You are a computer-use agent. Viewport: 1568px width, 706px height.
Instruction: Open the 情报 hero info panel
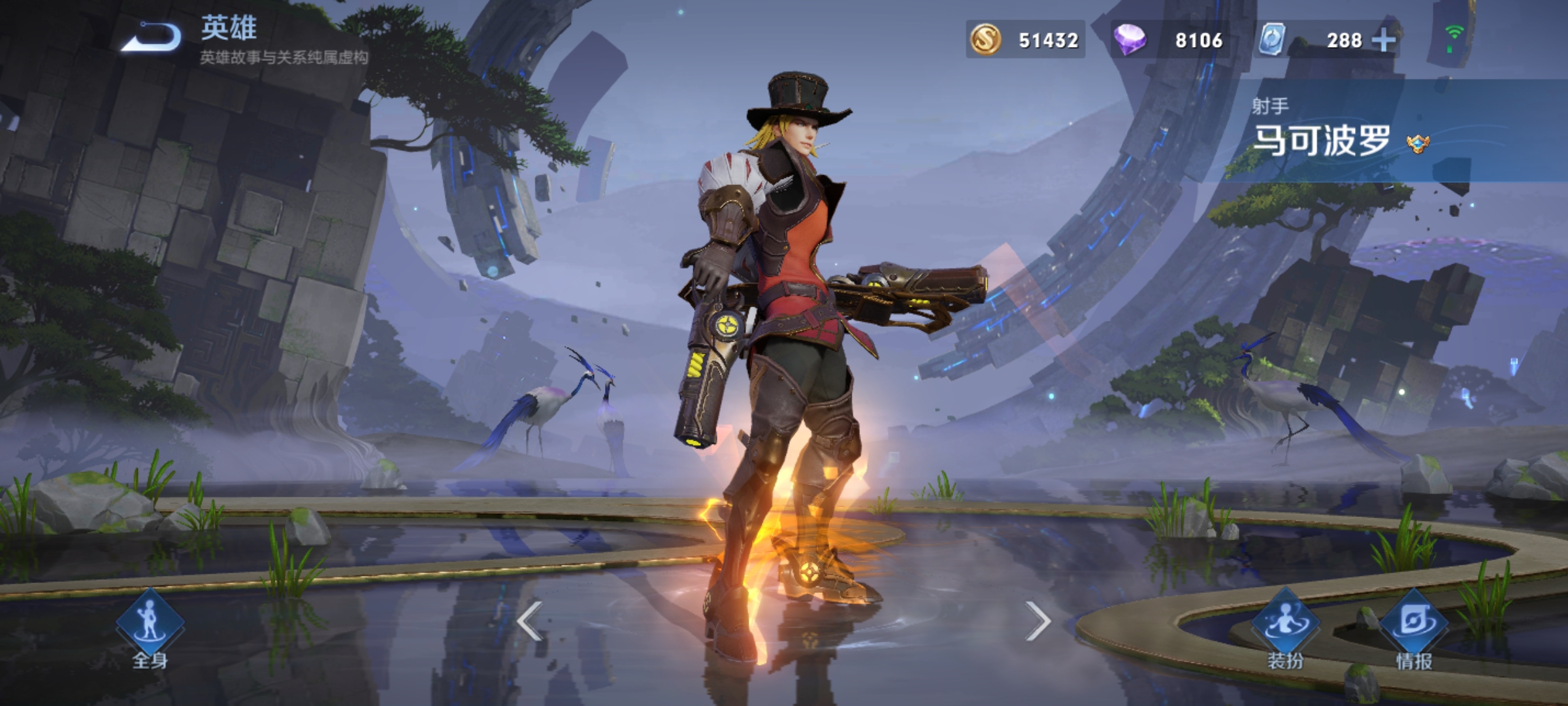(x=1414, y=629)
